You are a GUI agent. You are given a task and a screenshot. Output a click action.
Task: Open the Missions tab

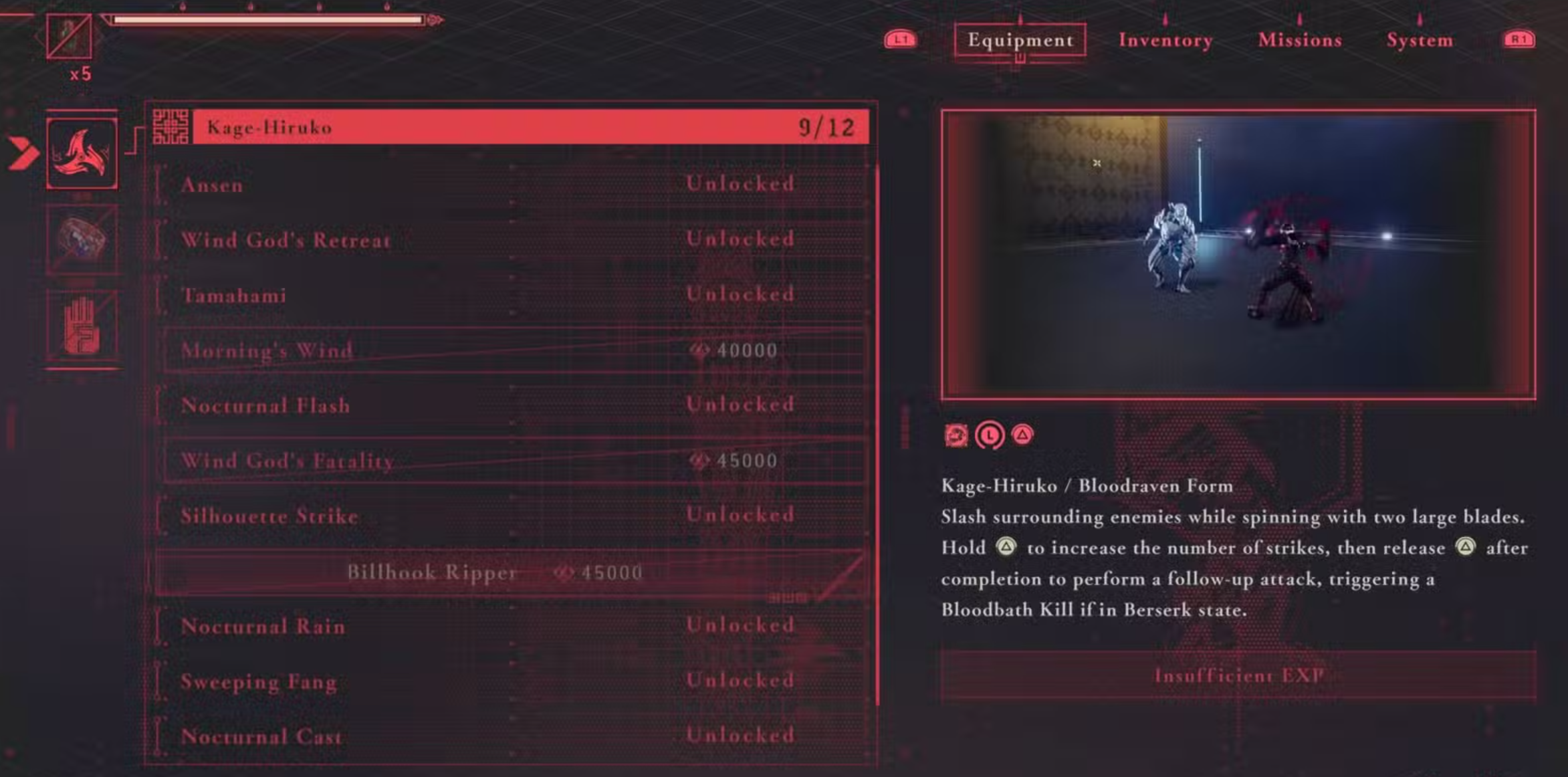point(1299,40)
